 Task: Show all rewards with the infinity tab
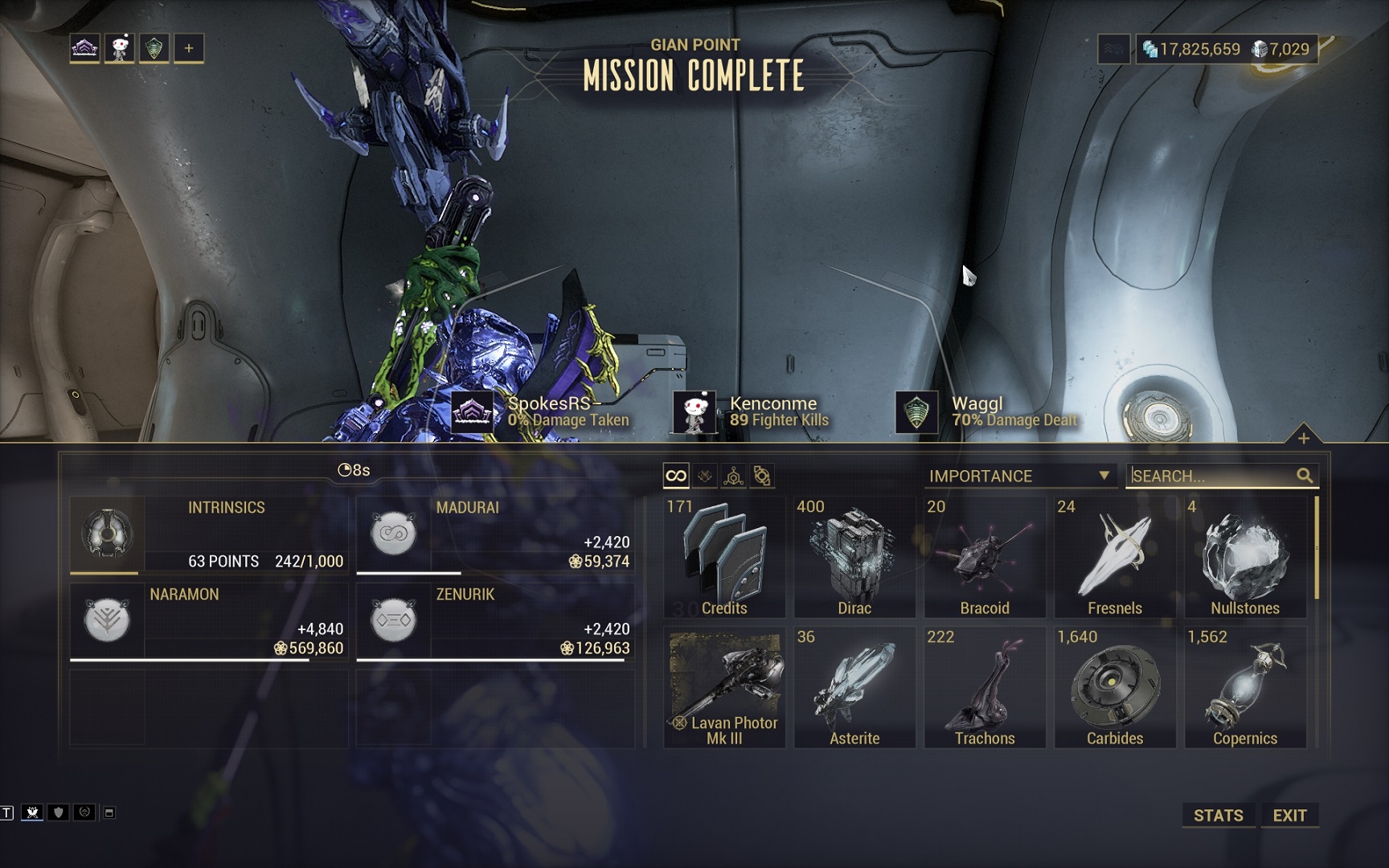(676, 476)
